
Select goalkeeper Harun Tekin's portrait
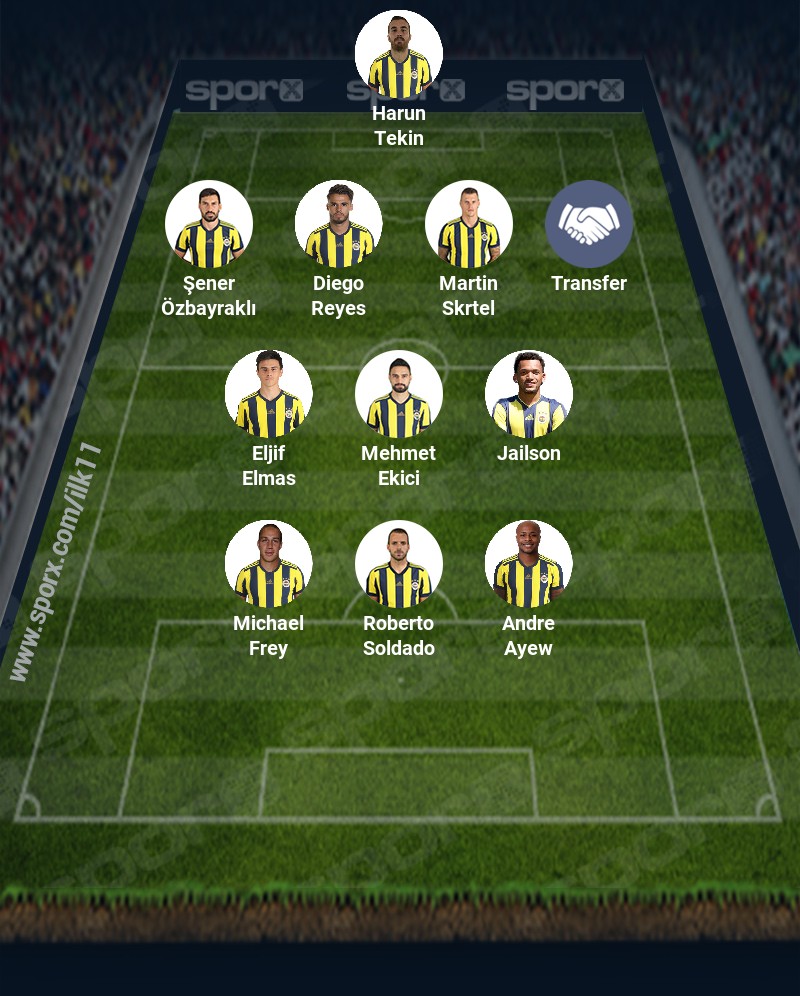pos(399,54)
